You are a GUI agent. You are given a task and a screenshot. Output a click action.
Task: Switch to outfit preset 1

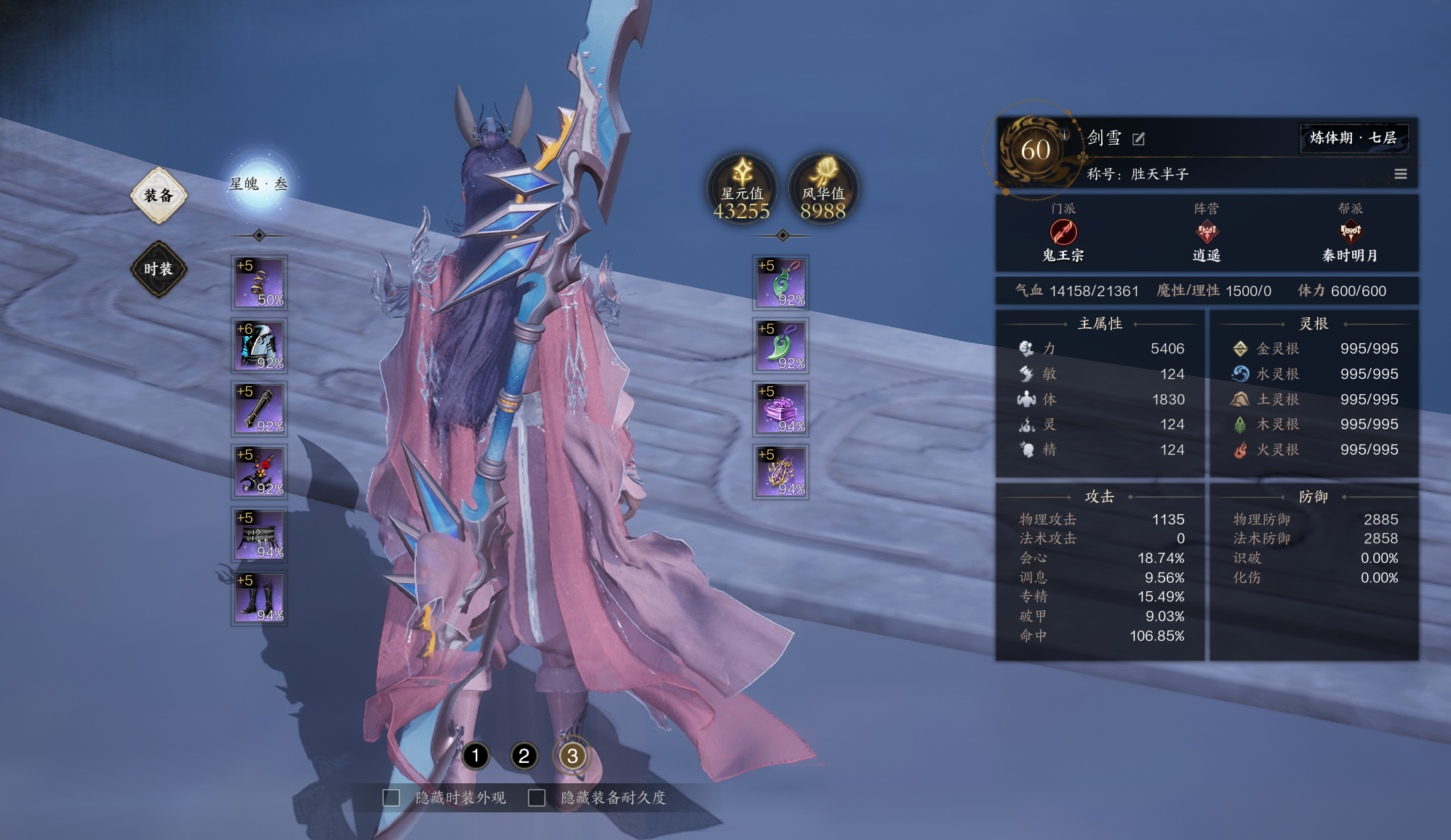click(476, 756)
